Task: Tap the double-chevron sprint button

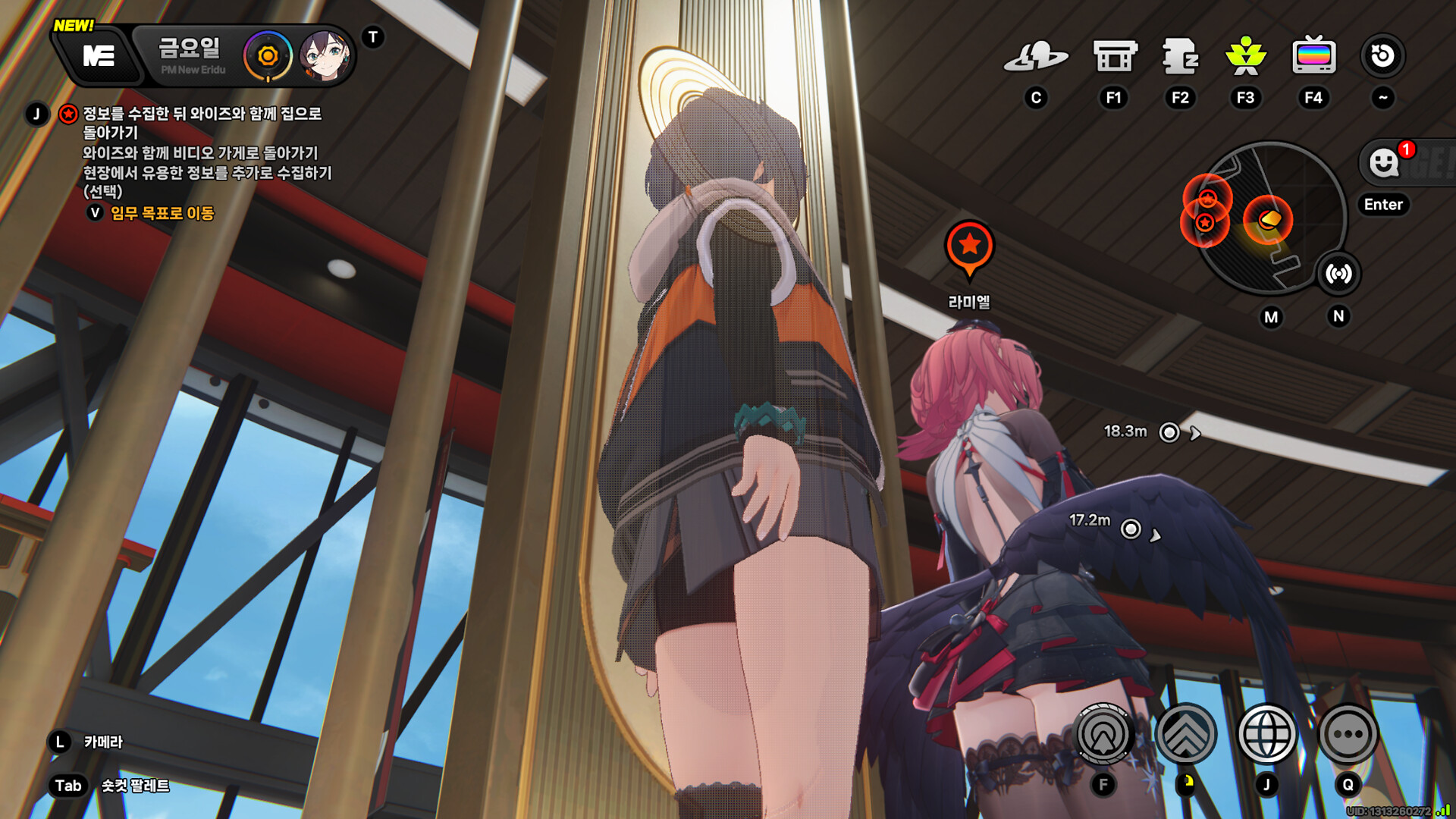Action: tap(1186, 734)
